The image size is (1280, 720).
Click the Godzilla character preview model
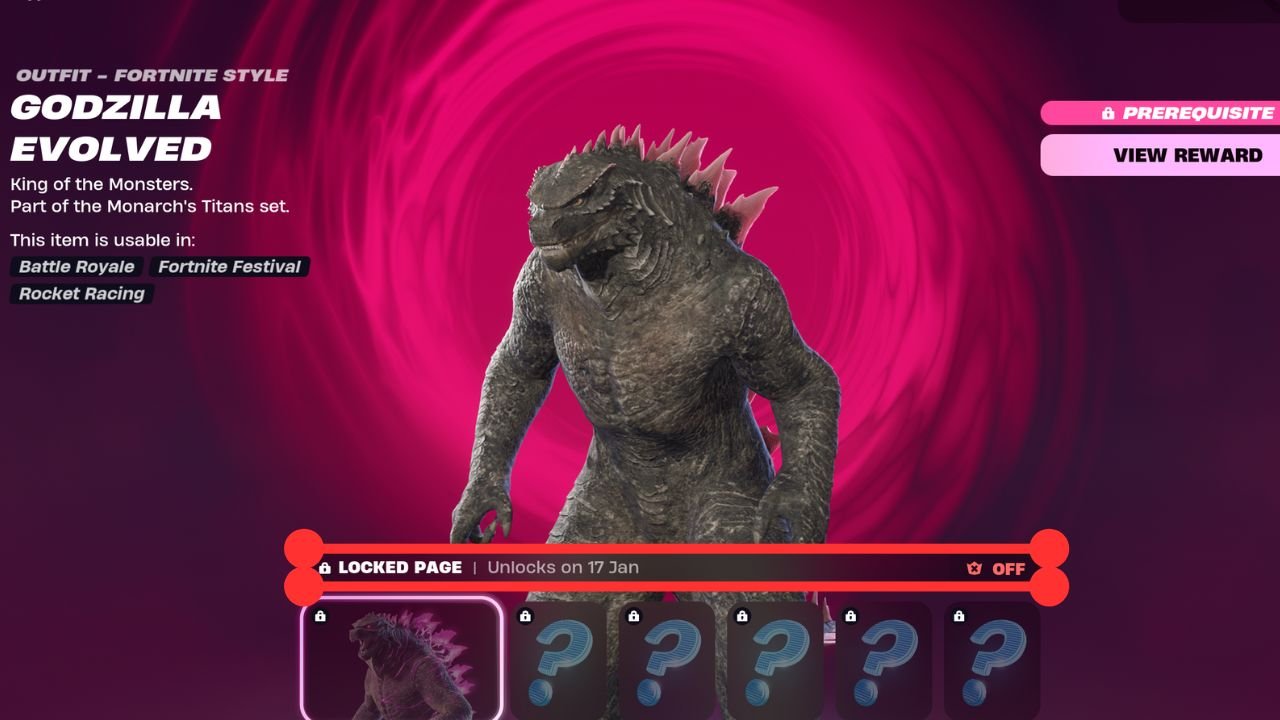point(640,350)
